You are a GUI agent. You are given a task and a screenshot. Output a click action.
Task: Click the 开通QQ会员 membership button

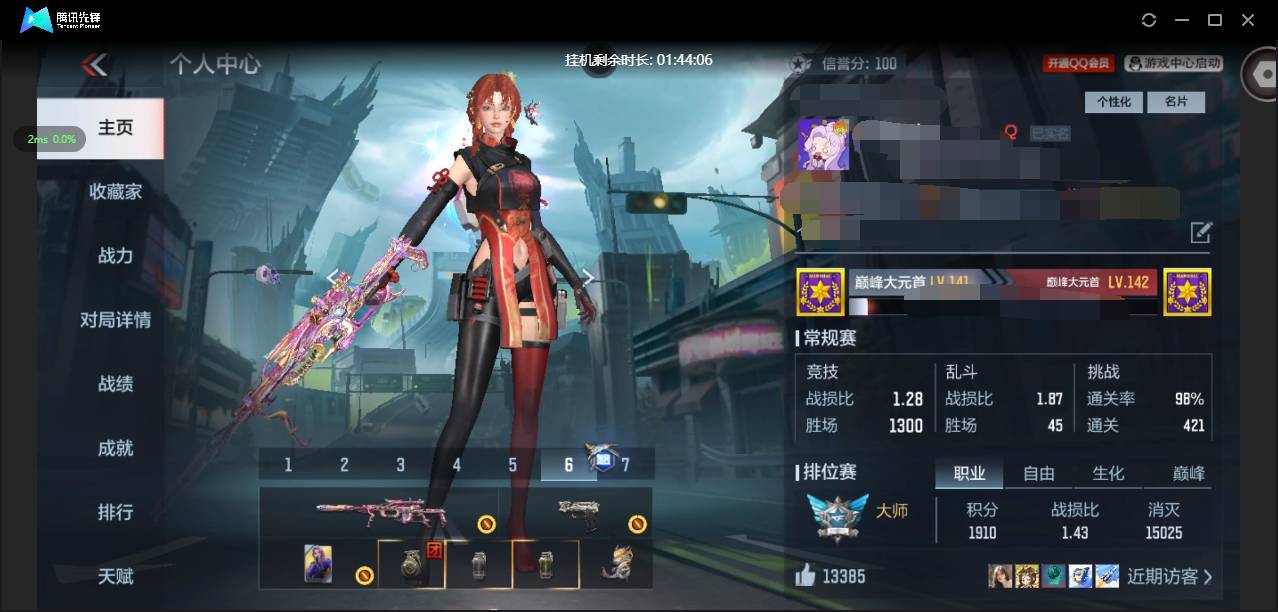click(x=1079, y=63)
